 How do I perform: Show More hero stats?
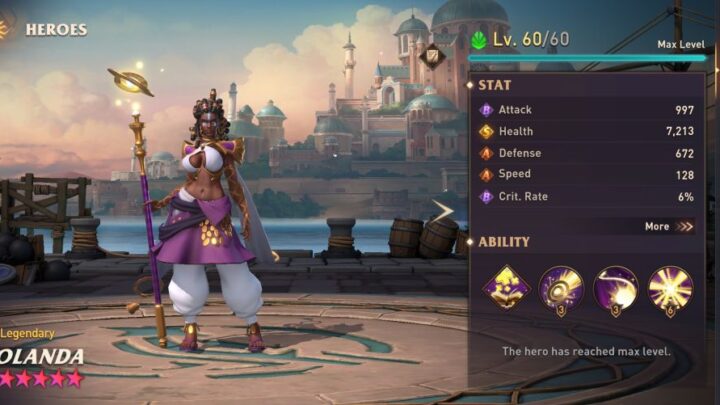pyautogui.click(x=669, y=226)
